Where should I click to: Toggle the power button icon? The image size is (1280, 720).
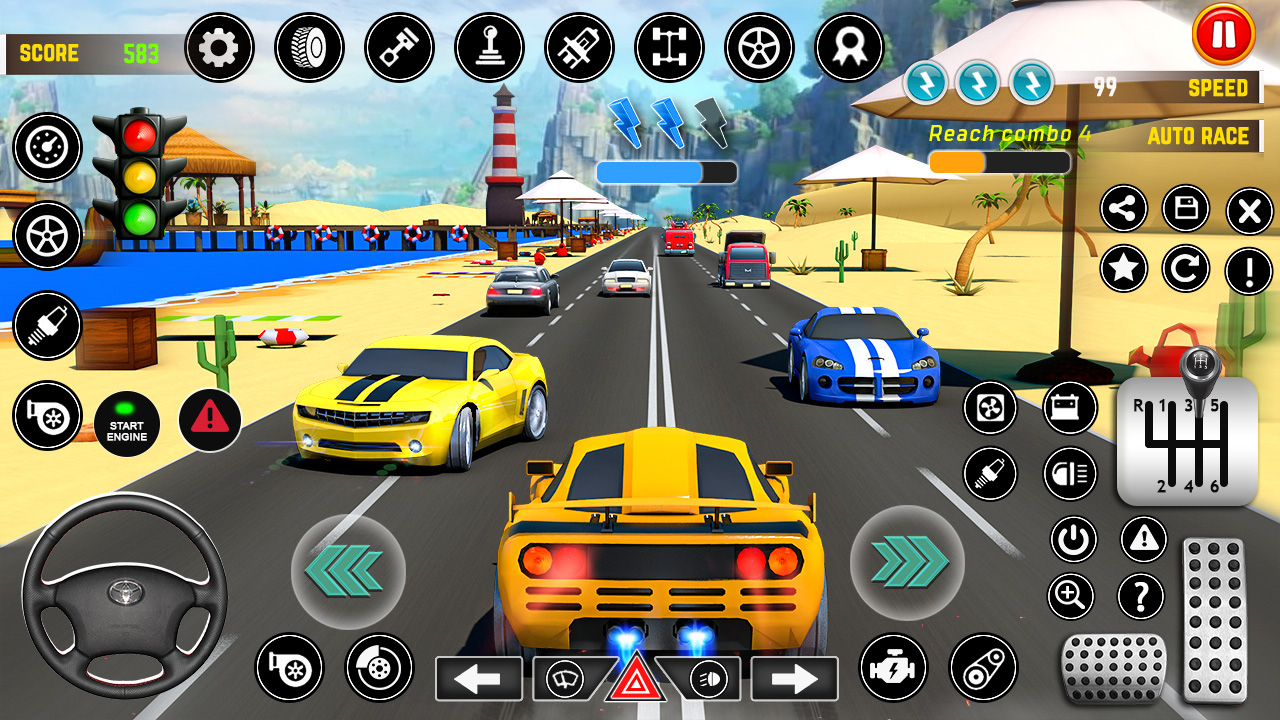coord(1074,540)
